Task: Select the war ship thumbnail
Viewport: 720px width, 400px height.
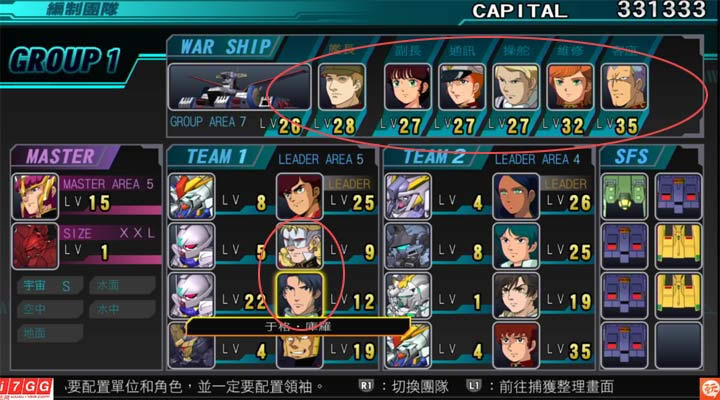Action: tap(217, 88)
